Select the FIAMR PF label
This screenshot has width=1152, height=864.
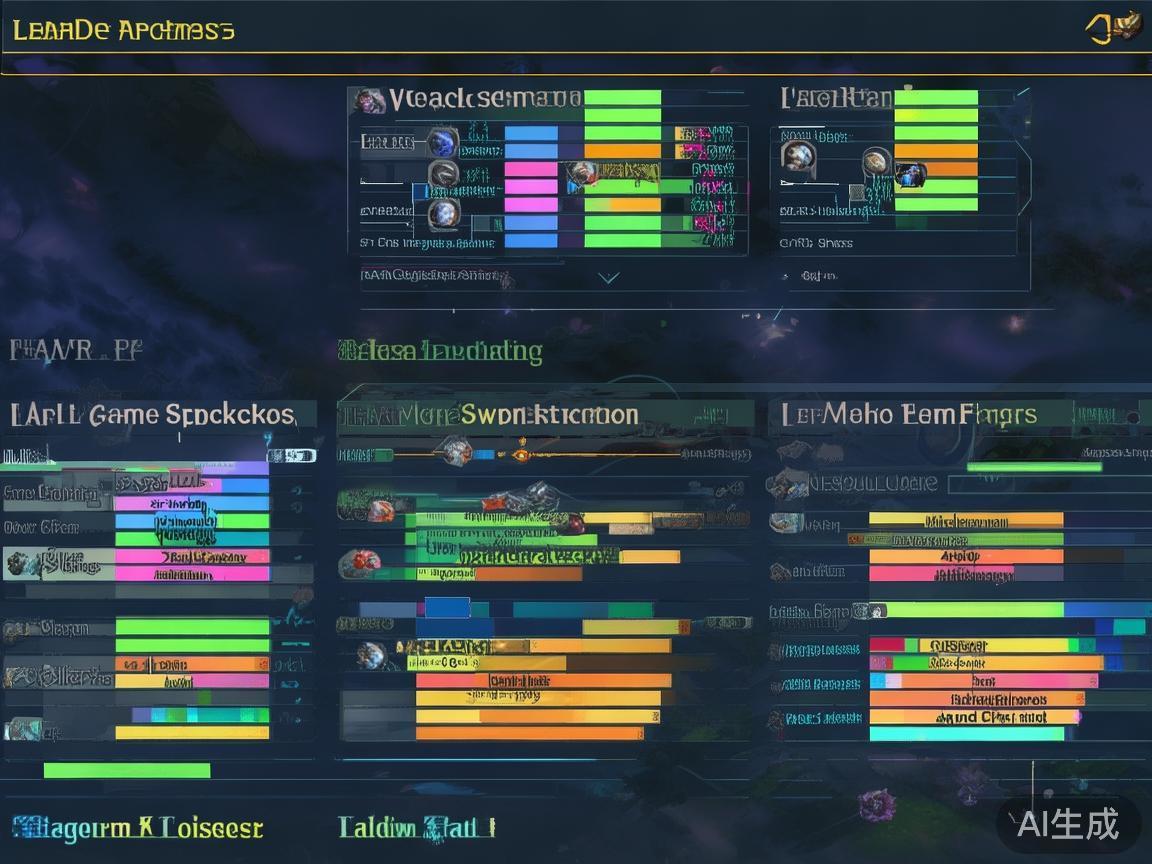(x=76, y=350)
